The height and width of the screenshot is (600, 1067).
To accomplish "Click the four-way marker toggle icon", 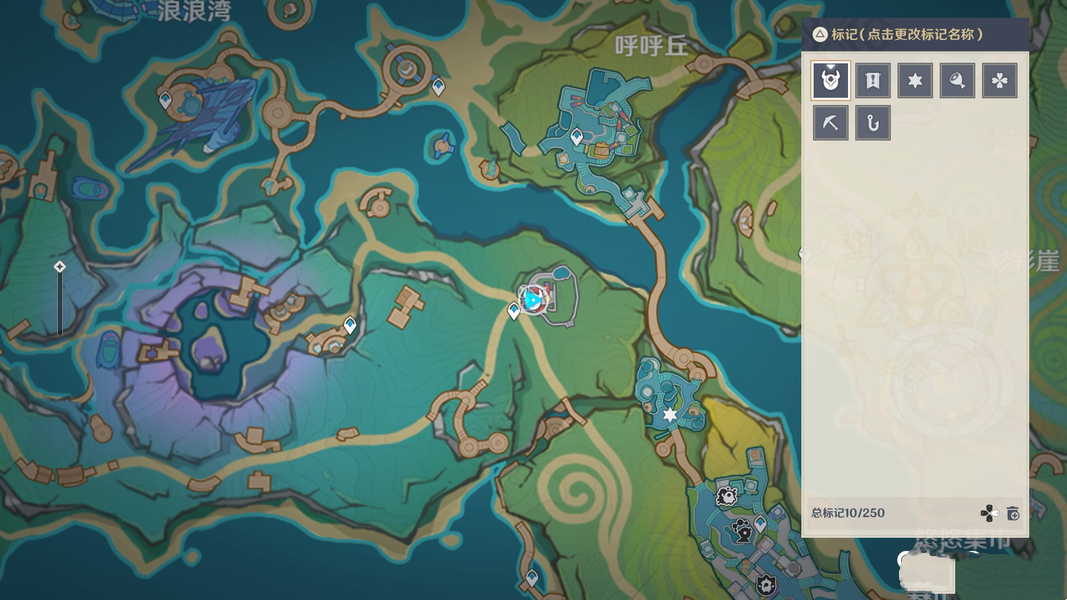I will (x=988, y=513).
